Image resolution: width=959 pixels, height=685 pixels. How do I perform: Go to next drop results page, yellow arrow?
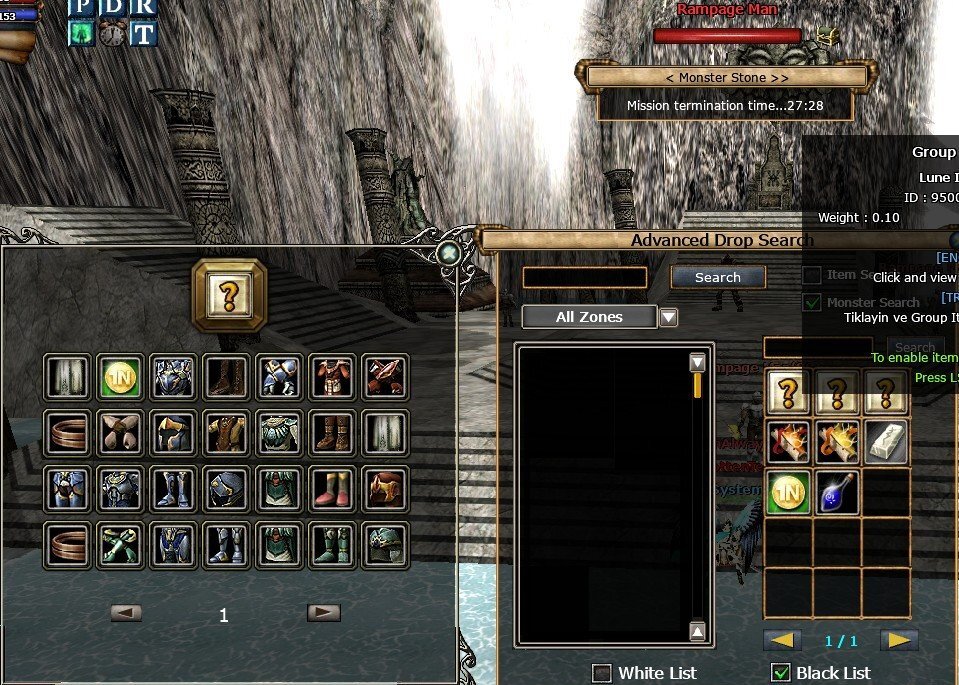click(x=899, y=640)
